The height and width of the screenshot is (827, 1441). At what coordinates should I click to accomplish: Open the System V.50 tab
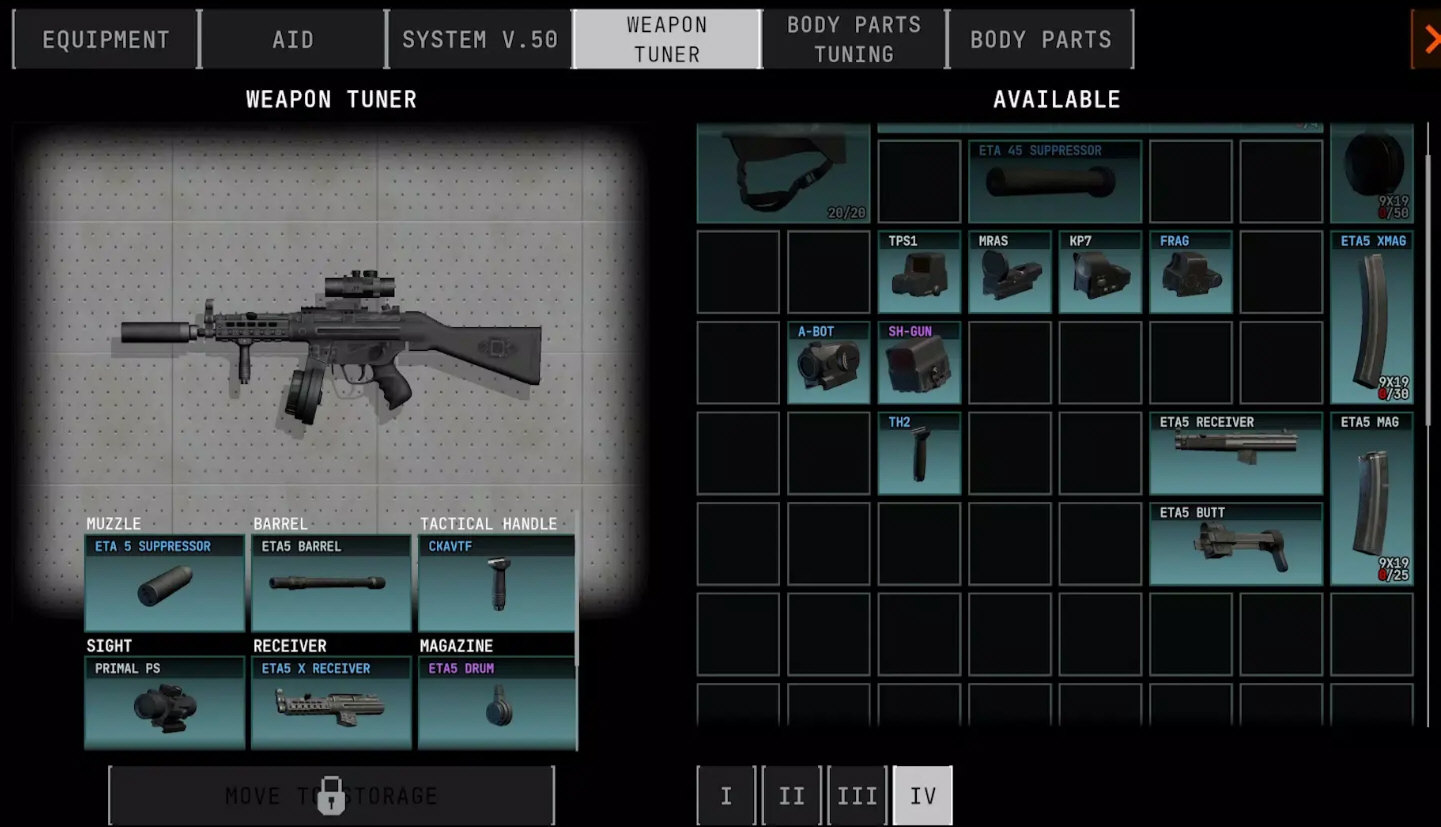pos(480,40)
